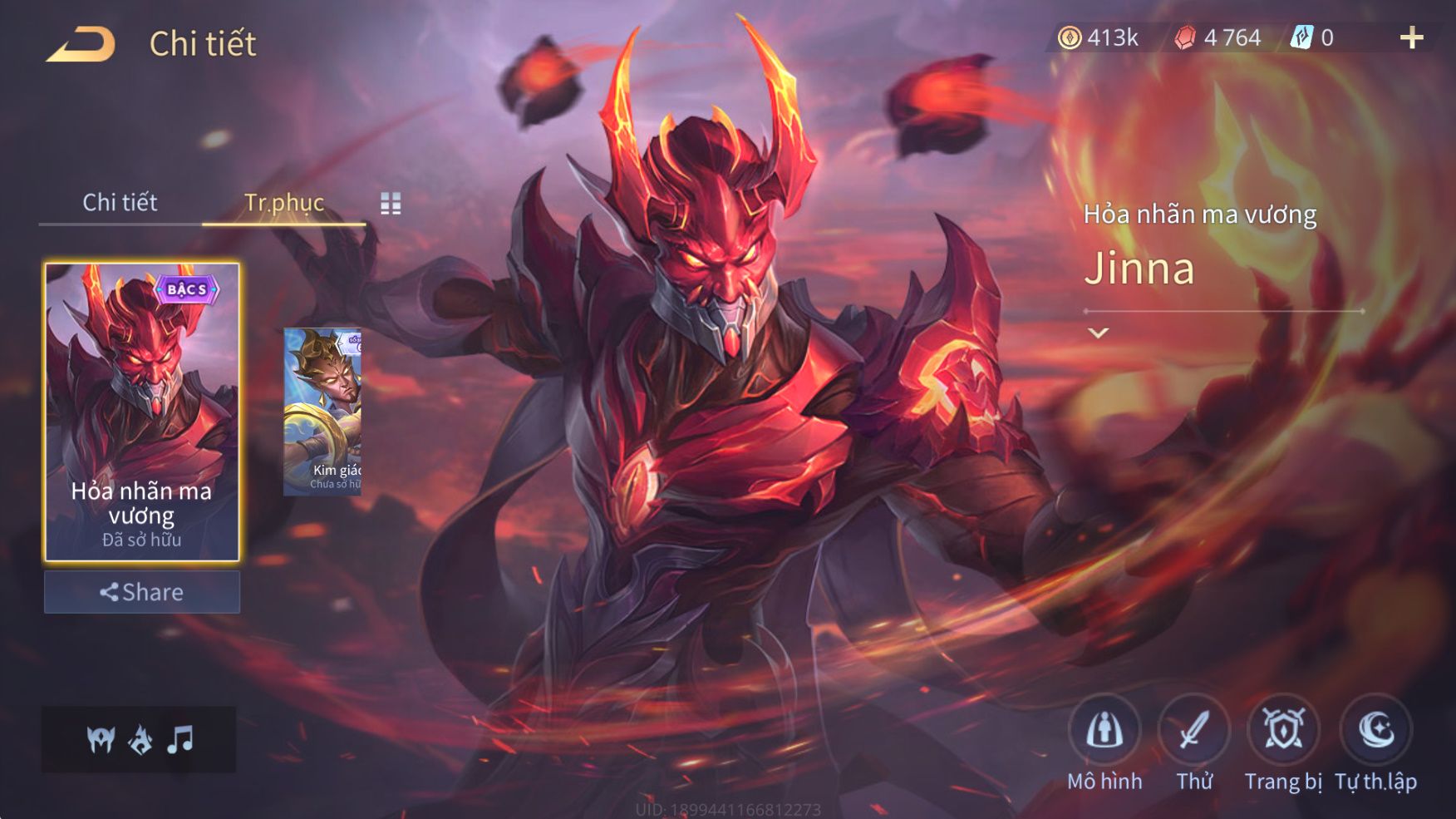1456x819 pixels.
Task: Tap the horned mask skin feature icon
Action: tap(101, 739)
